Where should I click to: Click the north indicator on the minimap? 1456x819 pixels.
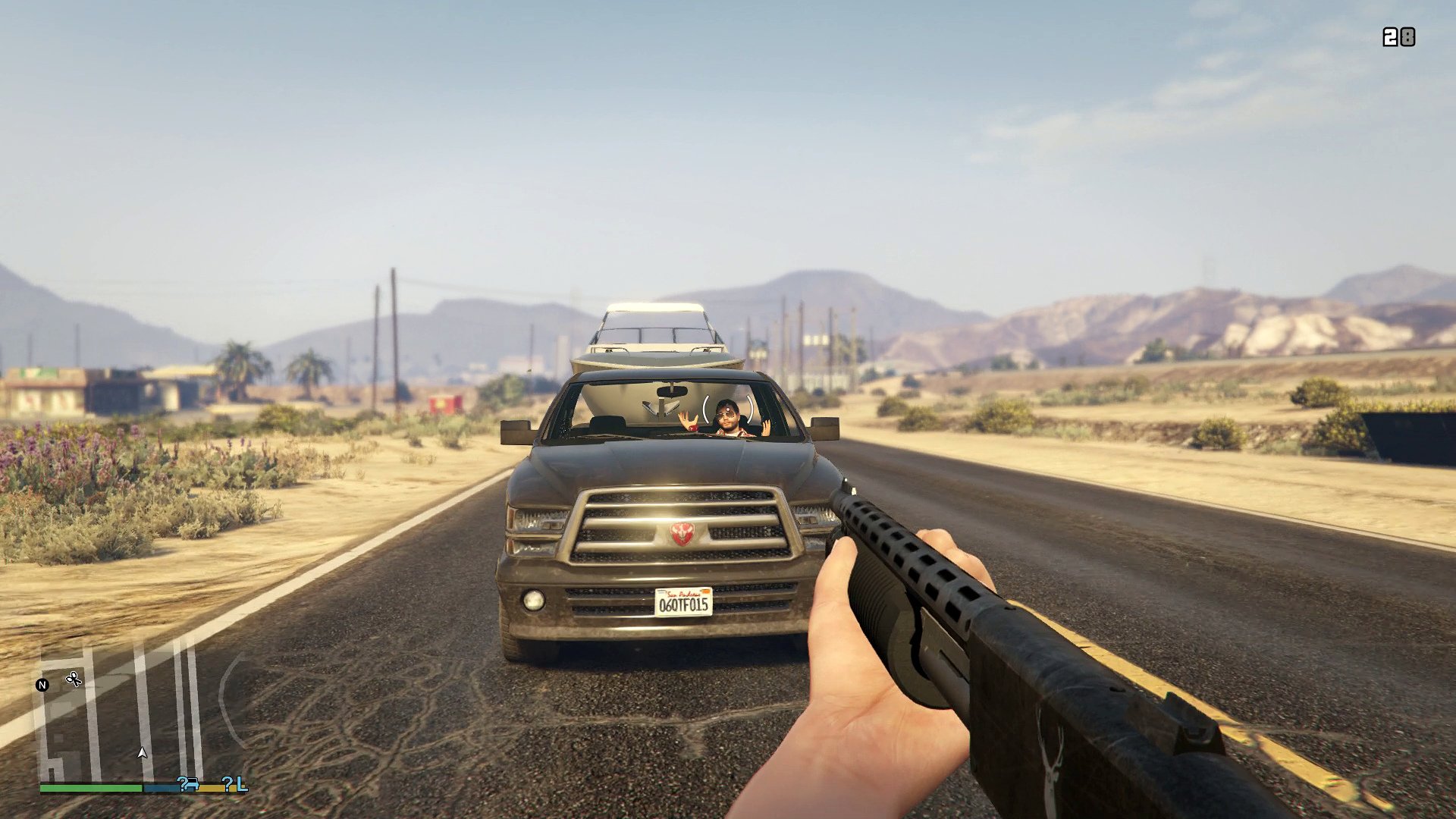point(43,685)
